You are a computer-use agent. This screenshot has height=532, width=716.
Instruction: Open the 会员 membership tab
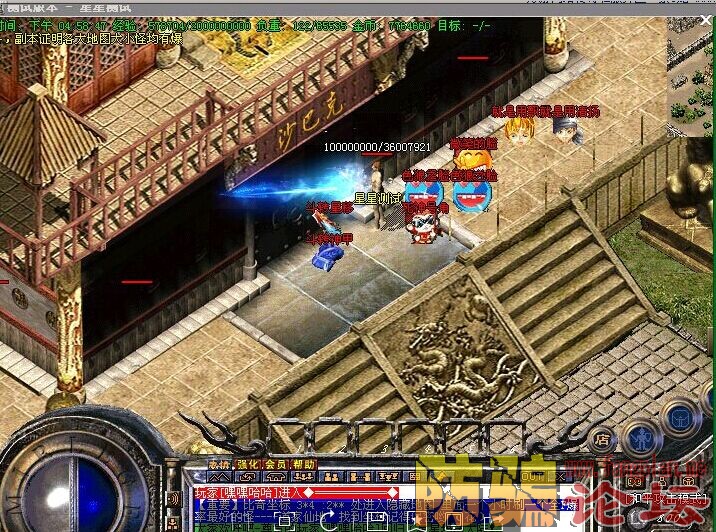275,465
